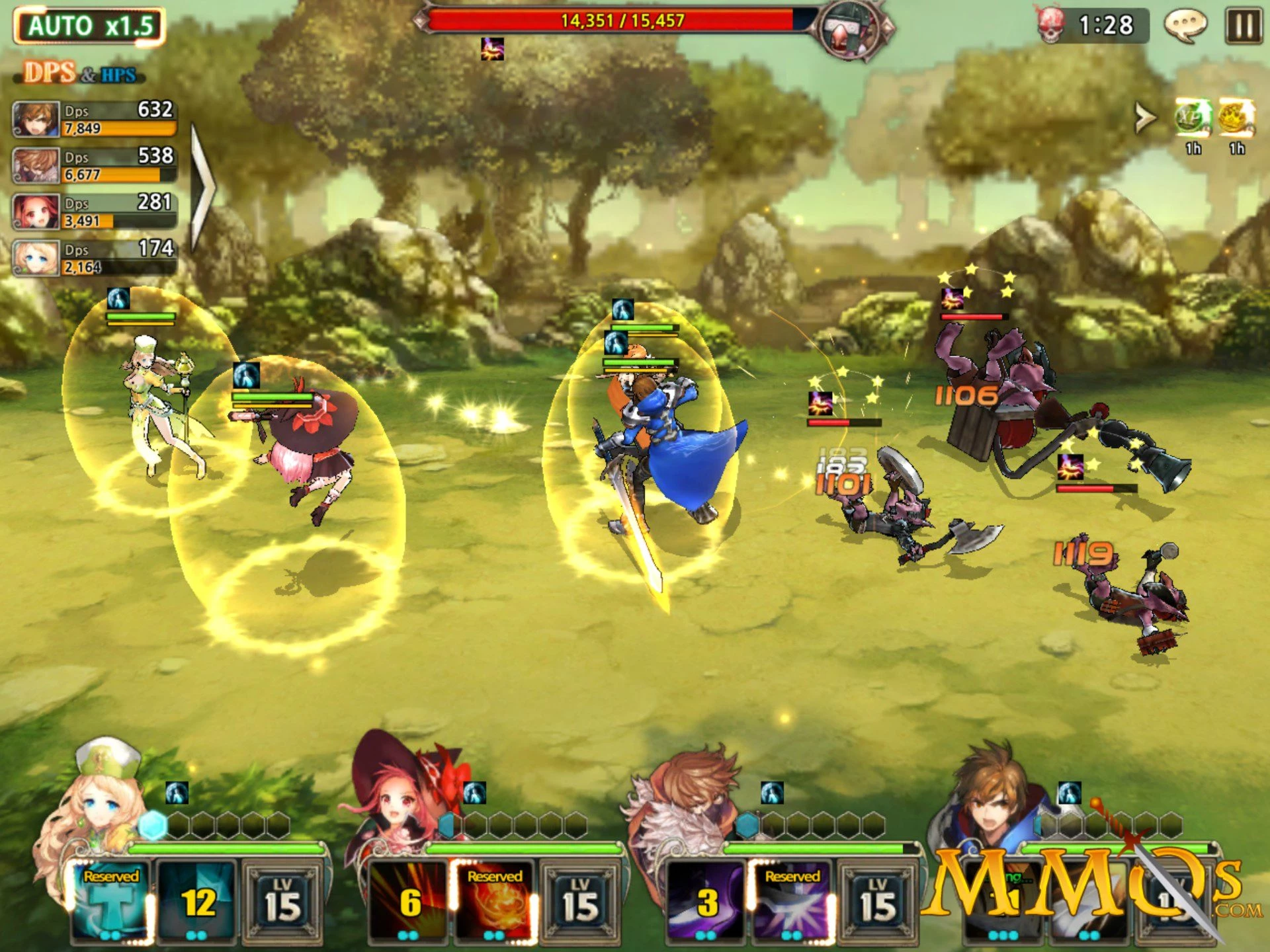Viewport: 1270px width, 952px height.
Task: Select the 7,849 damage hero row
Action: (x=95, y=119)
